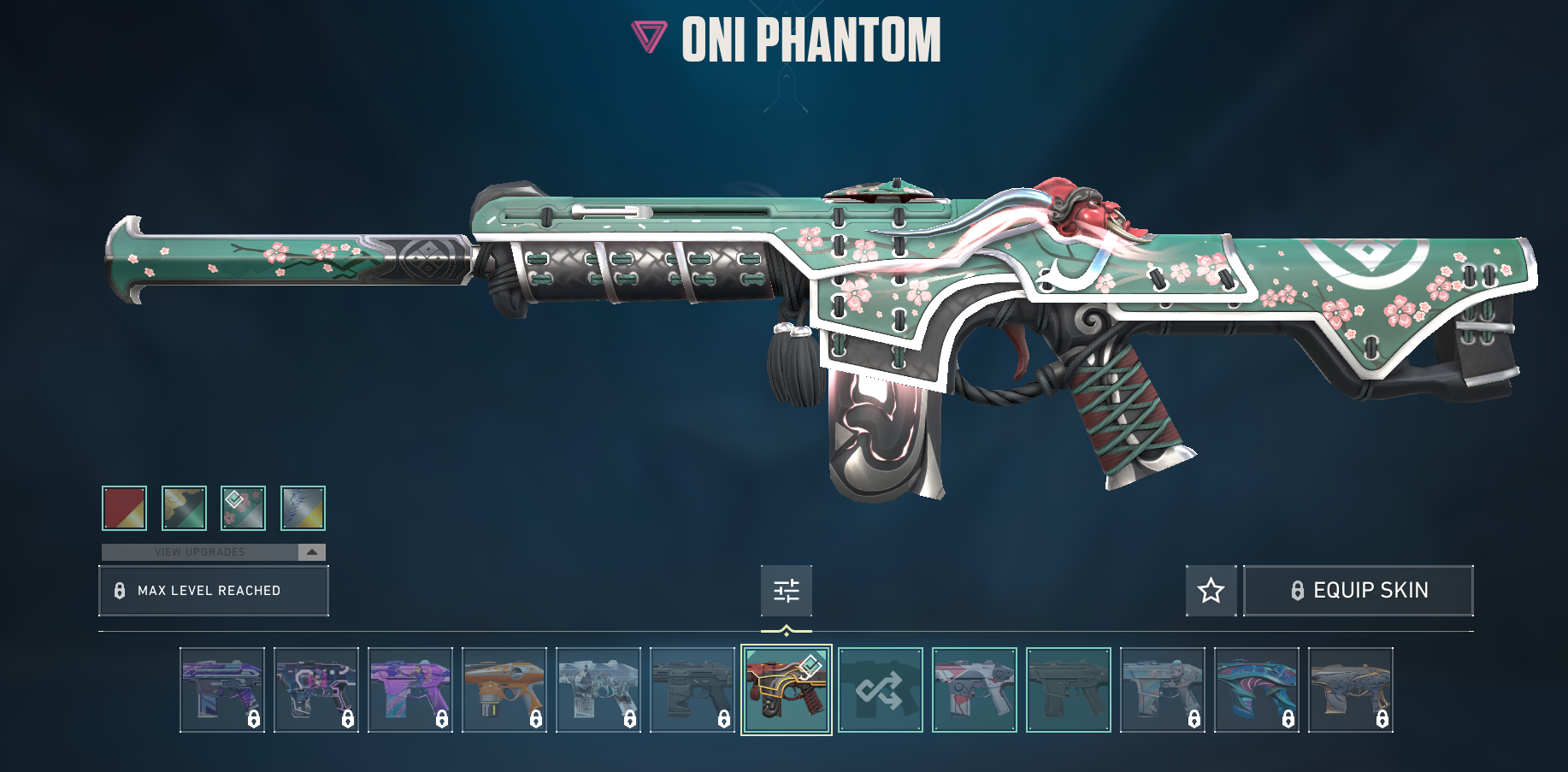The height and width of the screenshot is (772, 1568).
Task: Pick the locked frosty white Phantom skin
Action: [x=598, y=690]
